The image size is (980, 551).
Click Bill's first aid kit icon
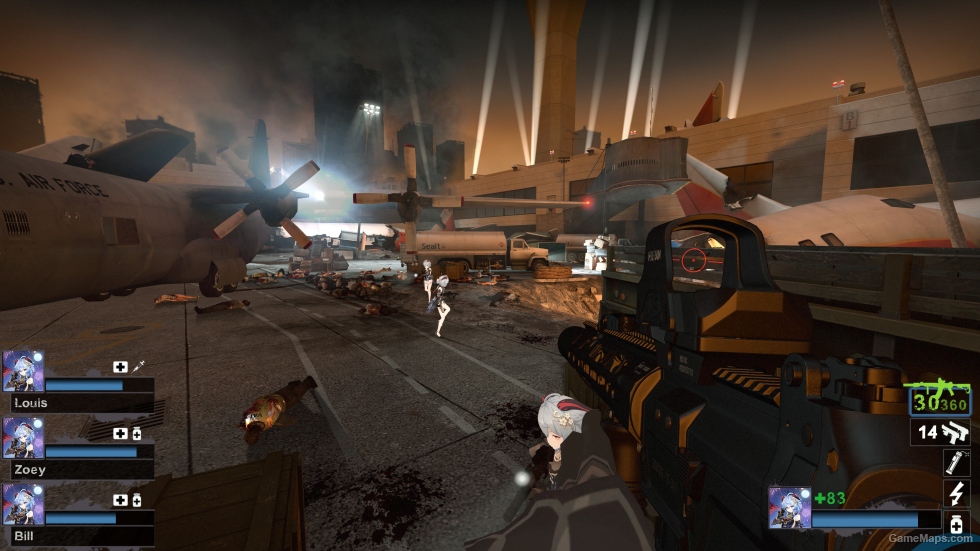coord(120,500)
